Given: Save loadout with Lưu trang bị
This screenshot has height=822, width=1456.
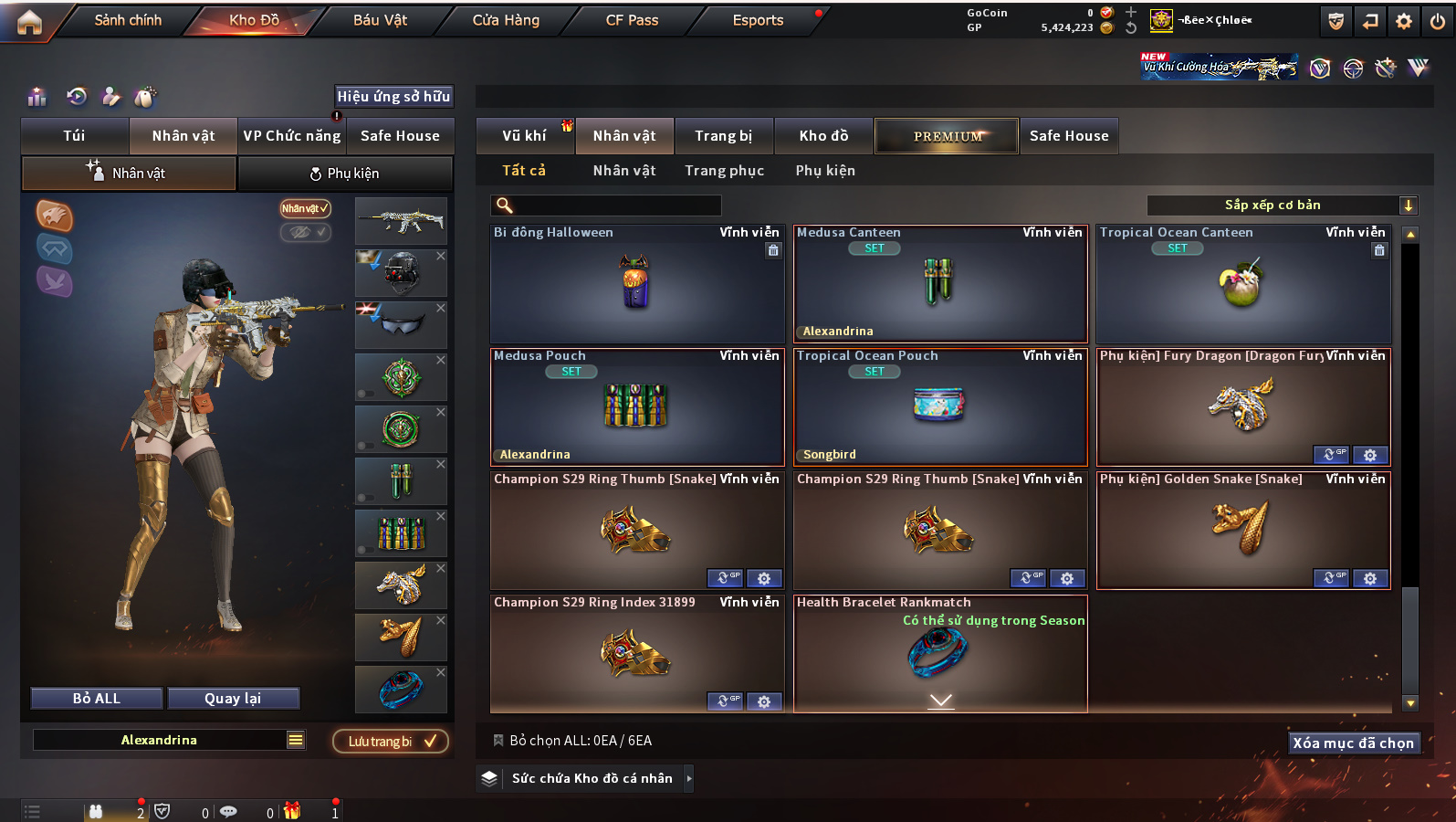Looking at the screenshot, I should [x=391, y=741].
